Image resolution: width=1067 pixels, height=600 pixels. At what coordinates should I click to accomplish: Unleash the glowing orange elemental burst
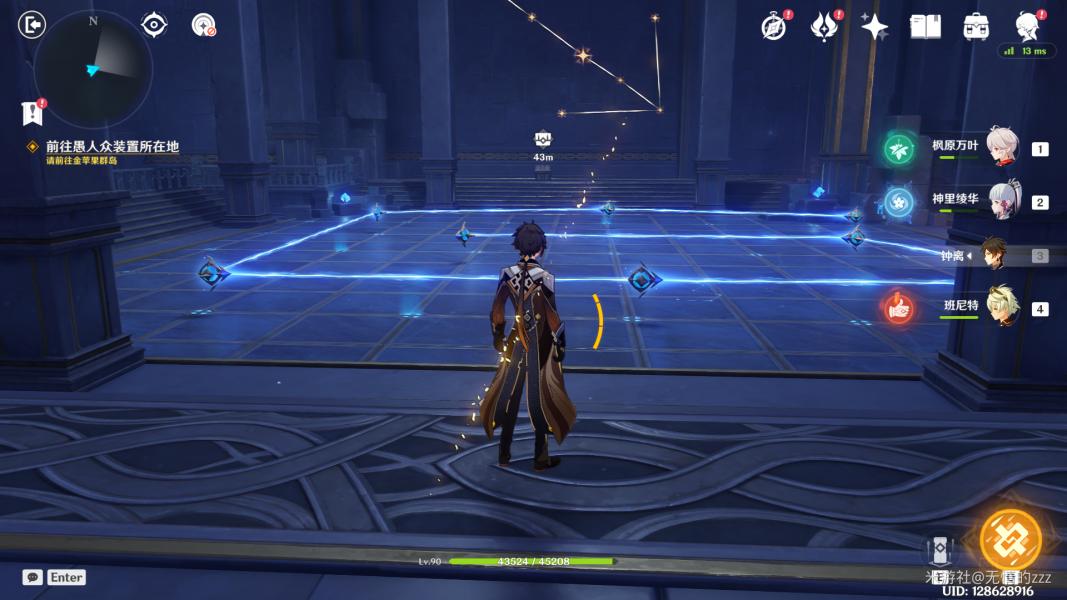click(x=1010, y=540)
